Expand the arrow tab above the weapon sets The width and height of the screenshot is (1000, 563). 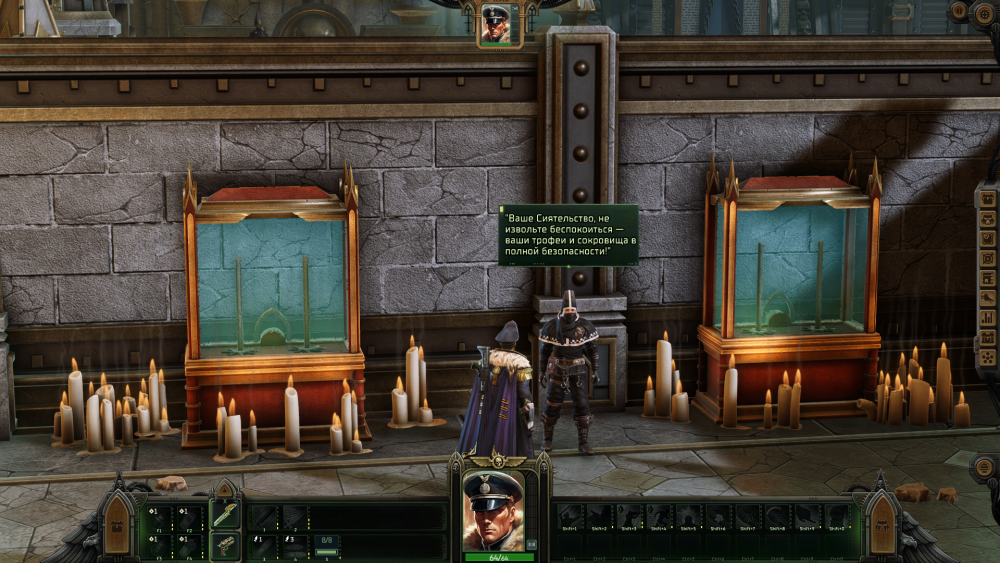226,490
